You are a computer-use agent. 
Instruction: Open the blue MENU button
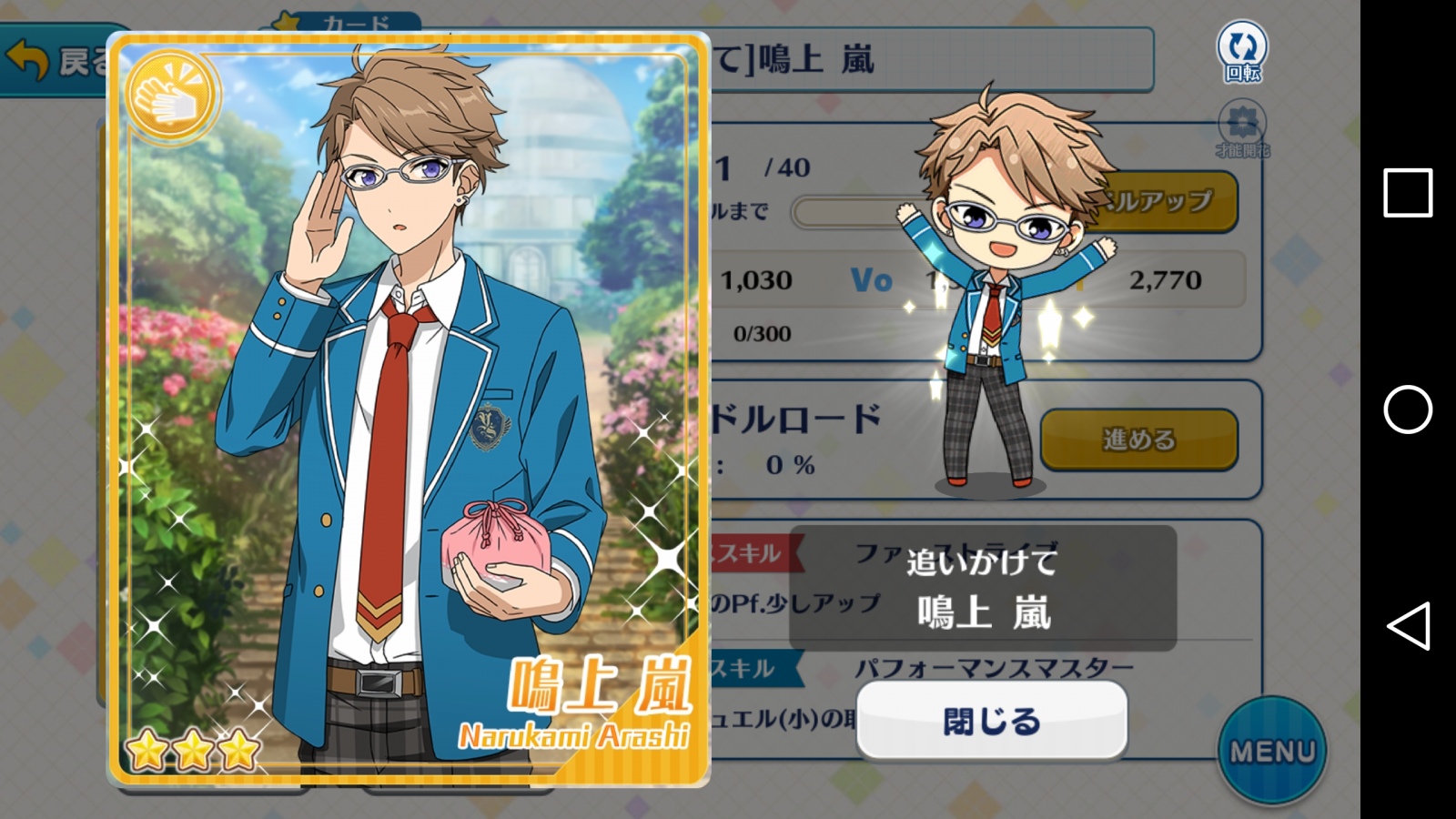click(x=1272, y=751)
